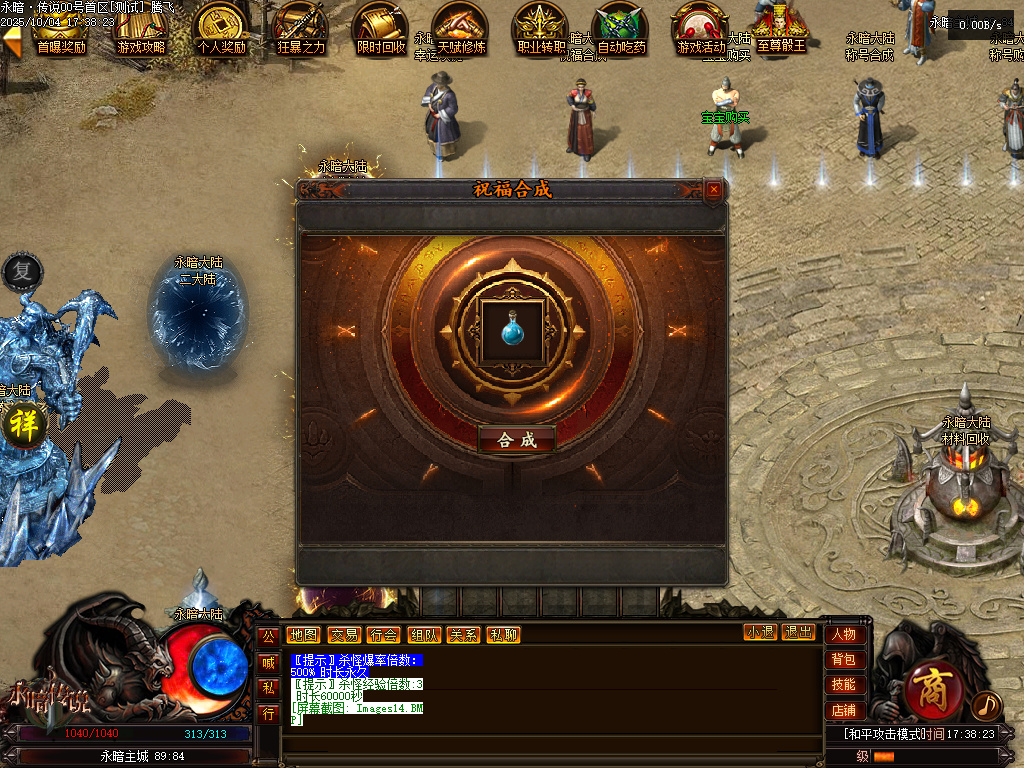
Task: Open the 行会 guild button
Action: coord(383,635)
